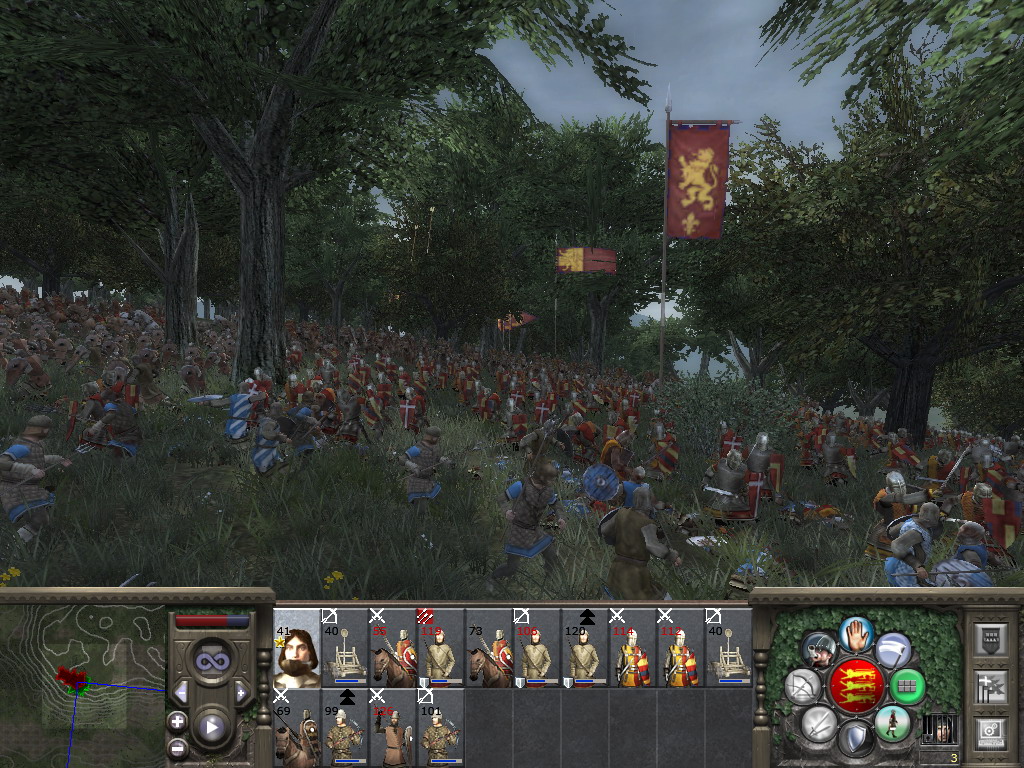
Task: Select the archer unit card with 99 men
Action: 345,728
